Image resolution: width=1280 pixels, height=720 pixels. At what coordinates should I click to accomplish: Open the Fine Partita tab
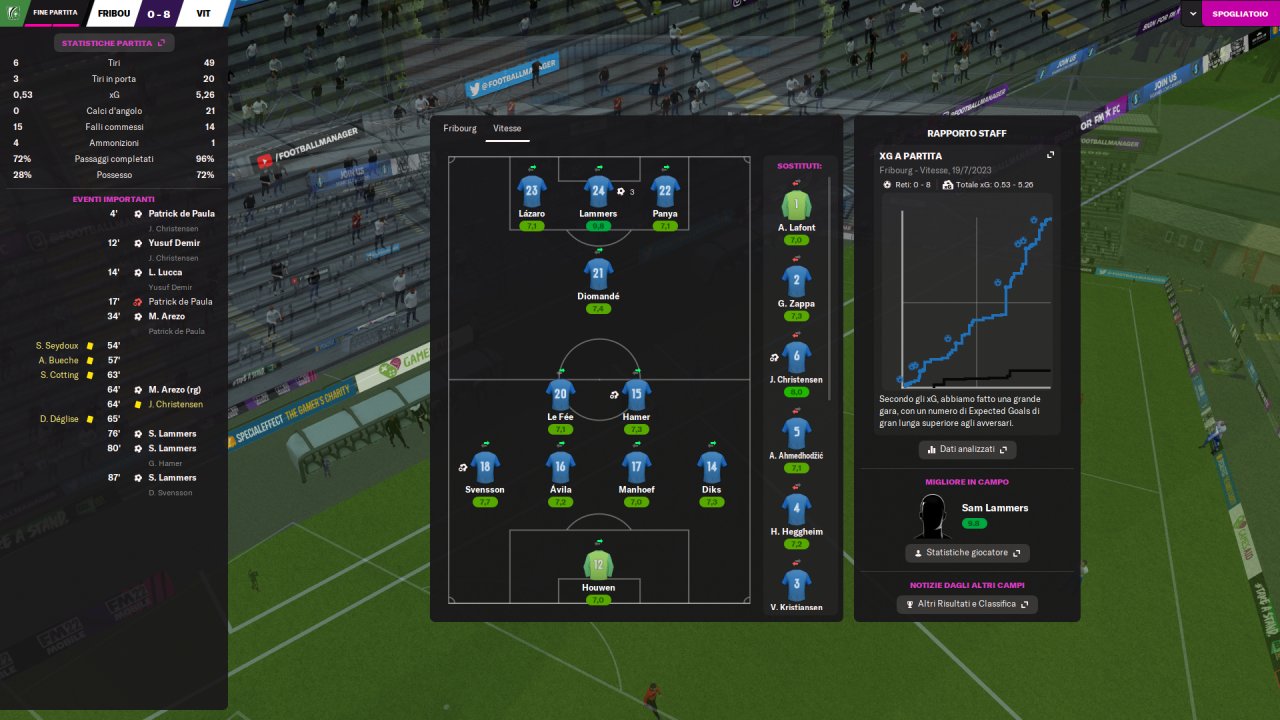click(x=55, y=13)
